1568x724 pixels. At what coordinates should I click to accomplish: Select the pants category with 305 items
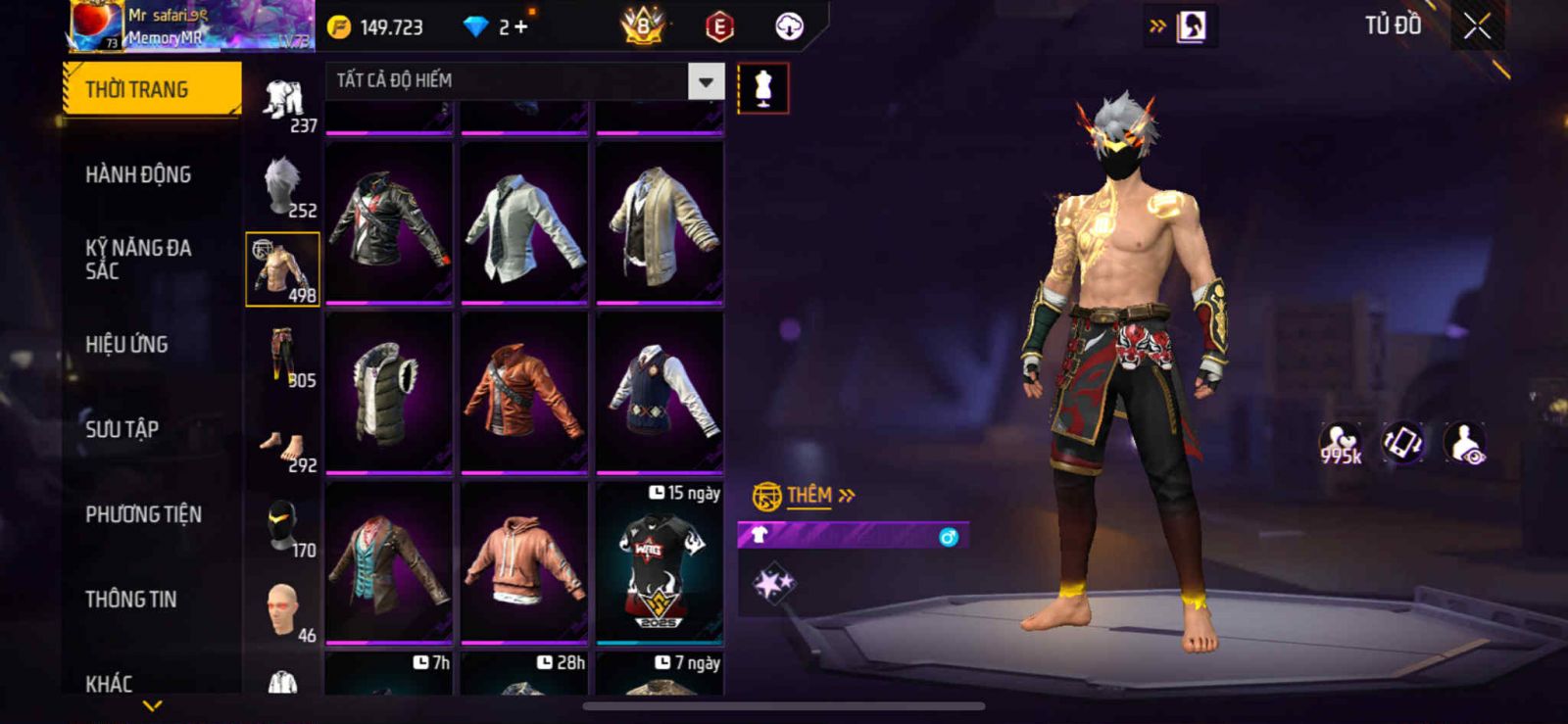click(x=283, y=355)
